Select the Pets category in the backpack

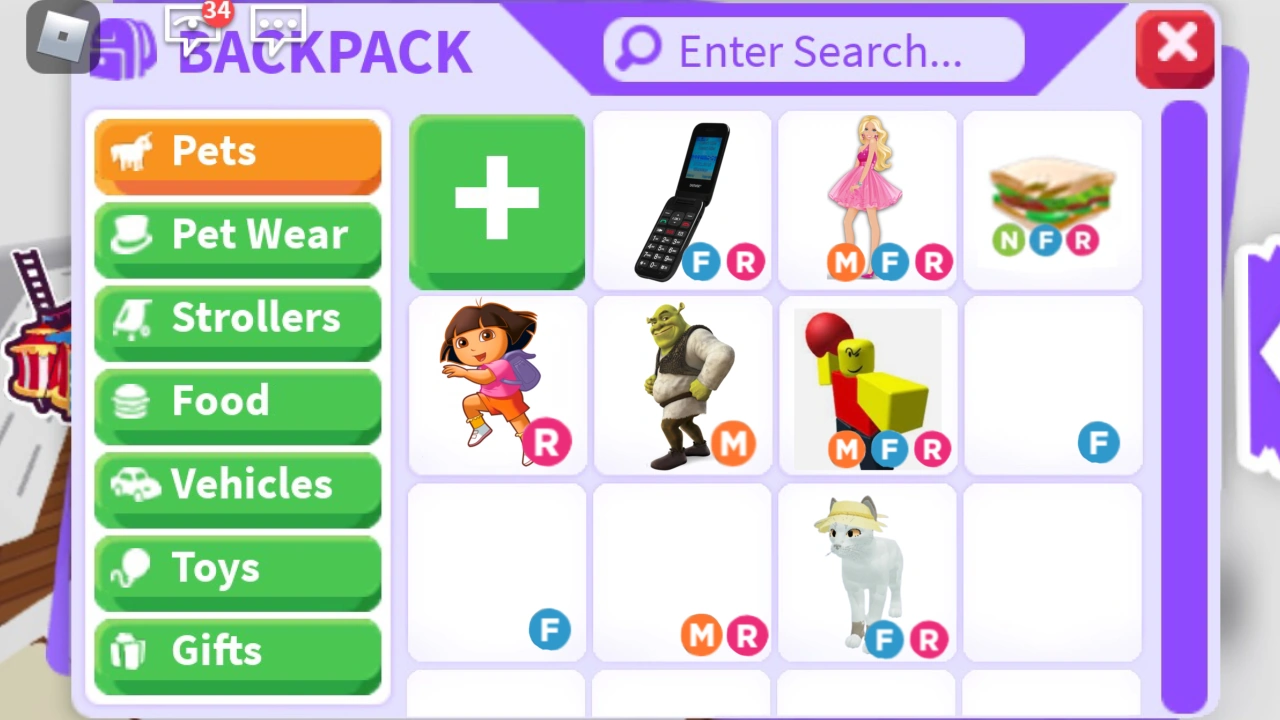click(238, 152)
